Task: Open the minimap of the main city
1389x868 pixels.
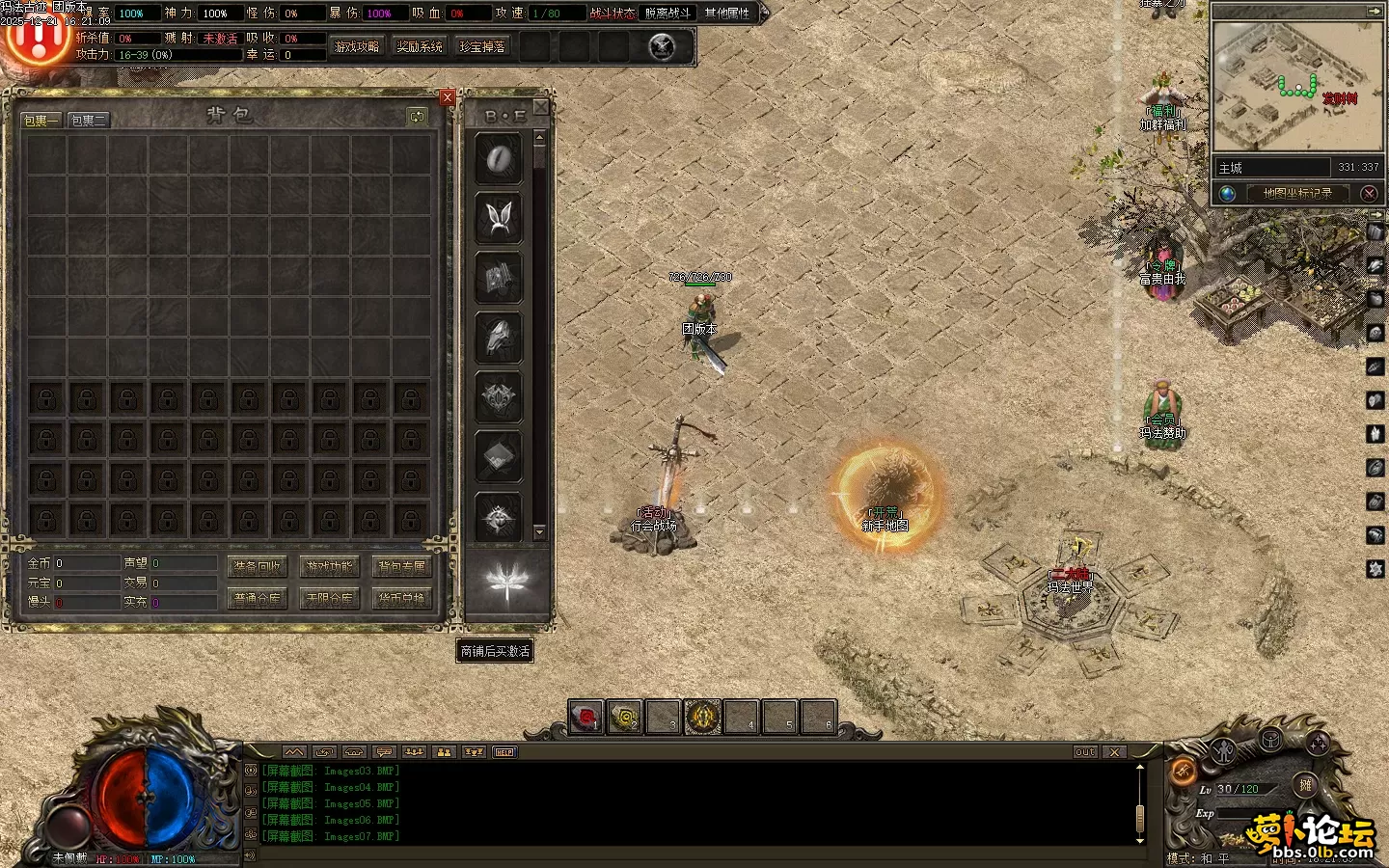Action: point(1296,87)
